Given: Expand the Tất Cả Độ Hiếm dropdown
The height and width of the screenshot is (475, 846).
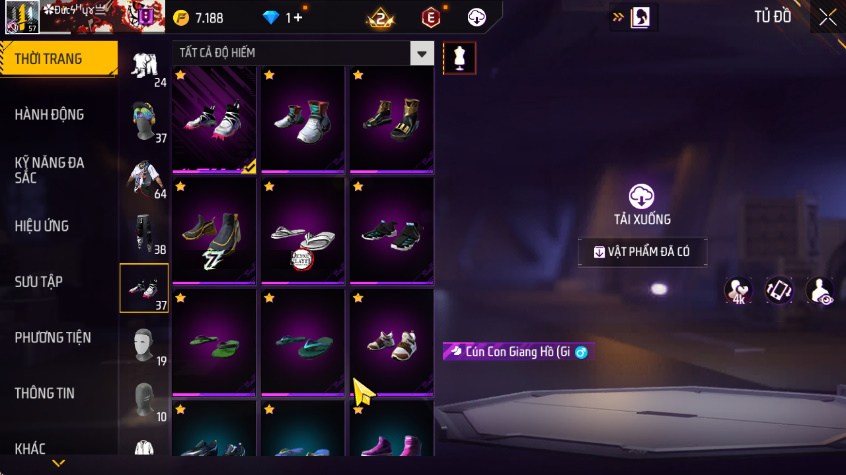Looking at the screenshot, I should tap(423, 53).
